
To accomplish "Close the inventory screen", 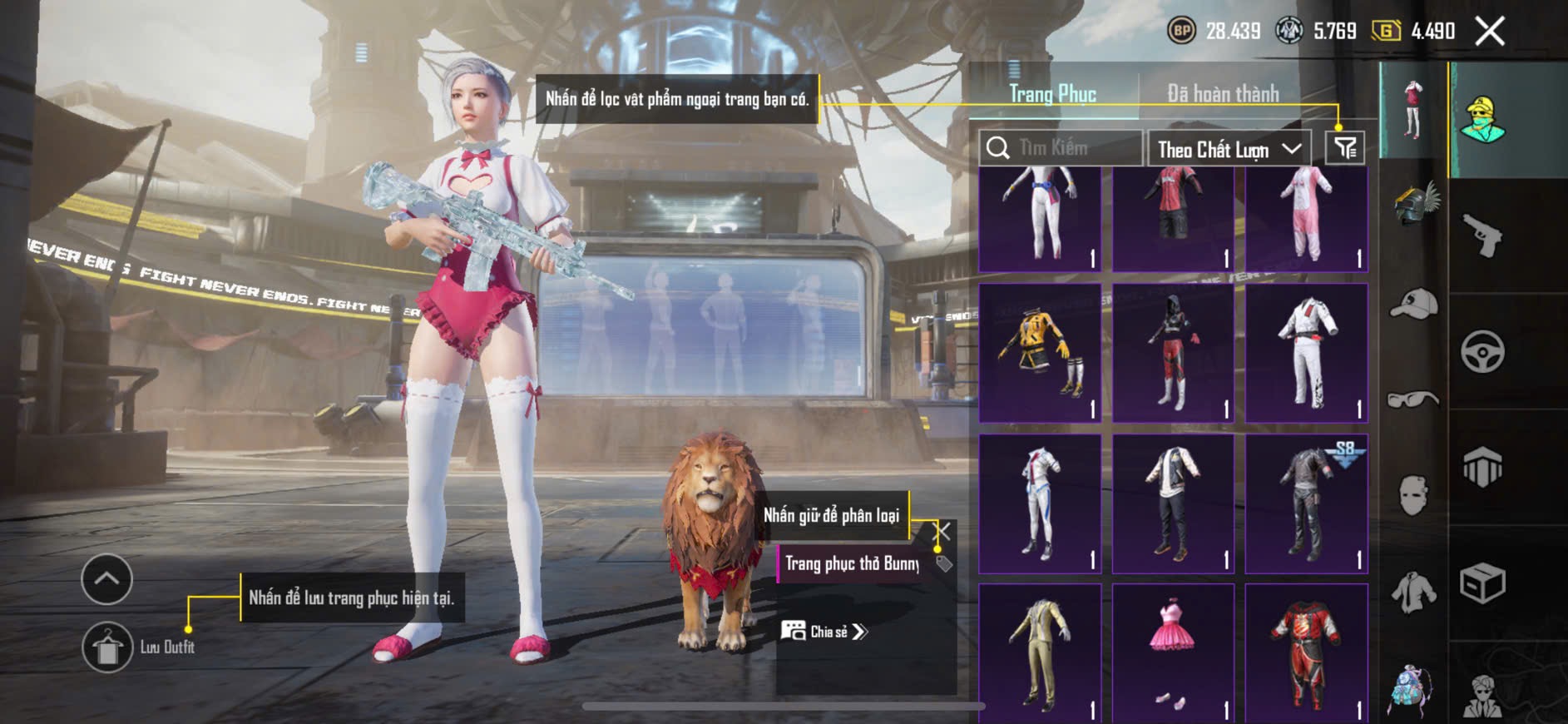I will pos(1490,32).
